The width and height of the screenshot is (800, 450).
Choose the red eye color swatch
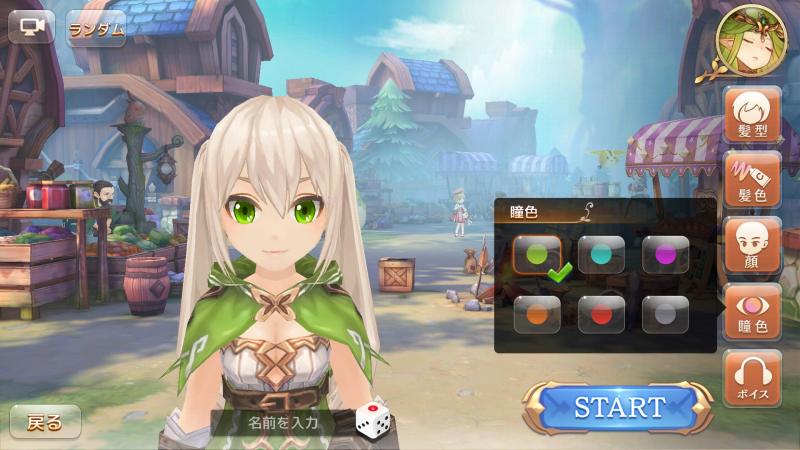click(x=601, y=314)
